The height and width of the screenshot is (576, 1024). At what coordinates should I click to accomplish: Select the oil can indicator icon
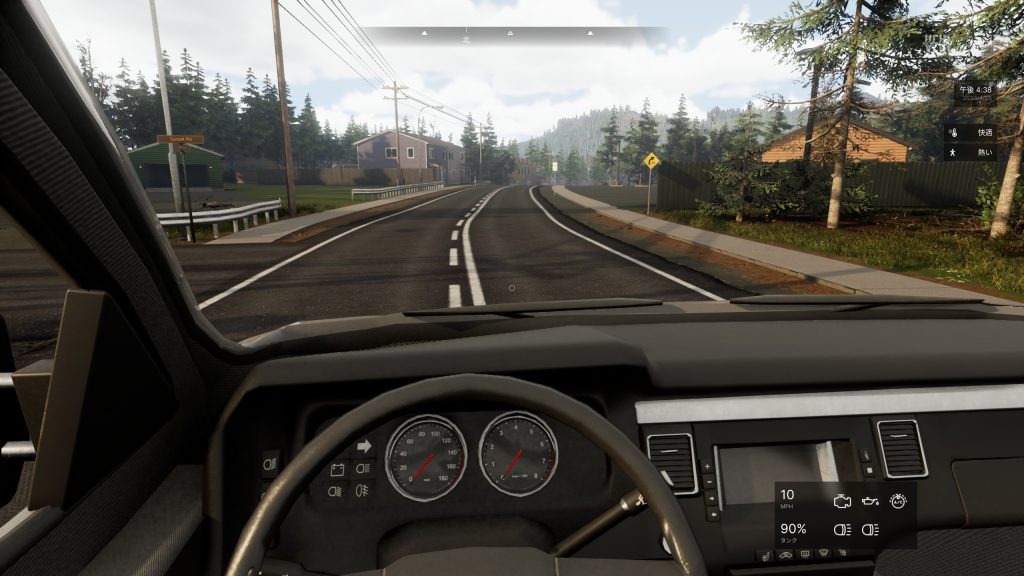coord(870,501)
